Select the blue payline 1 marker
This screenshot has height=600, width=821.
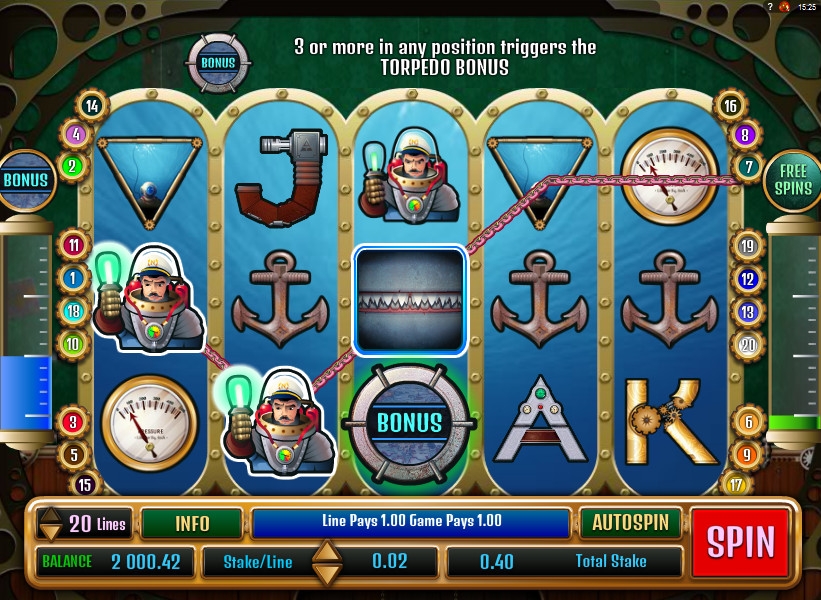pyautogui.click(x=73, y=278)
